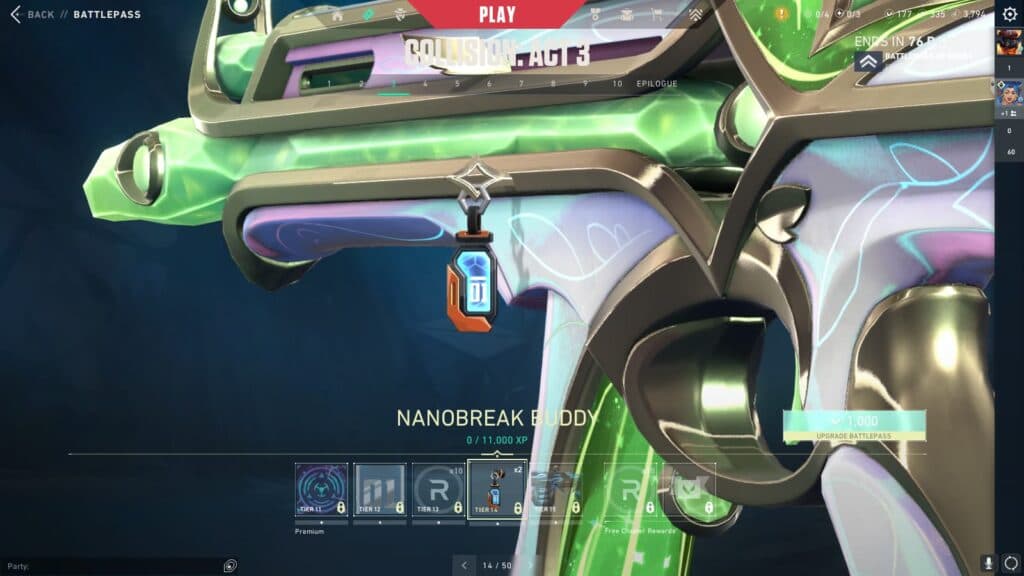Go to the previous tier with left arrow
This screenshot has height=576, width=1024.
464,565
